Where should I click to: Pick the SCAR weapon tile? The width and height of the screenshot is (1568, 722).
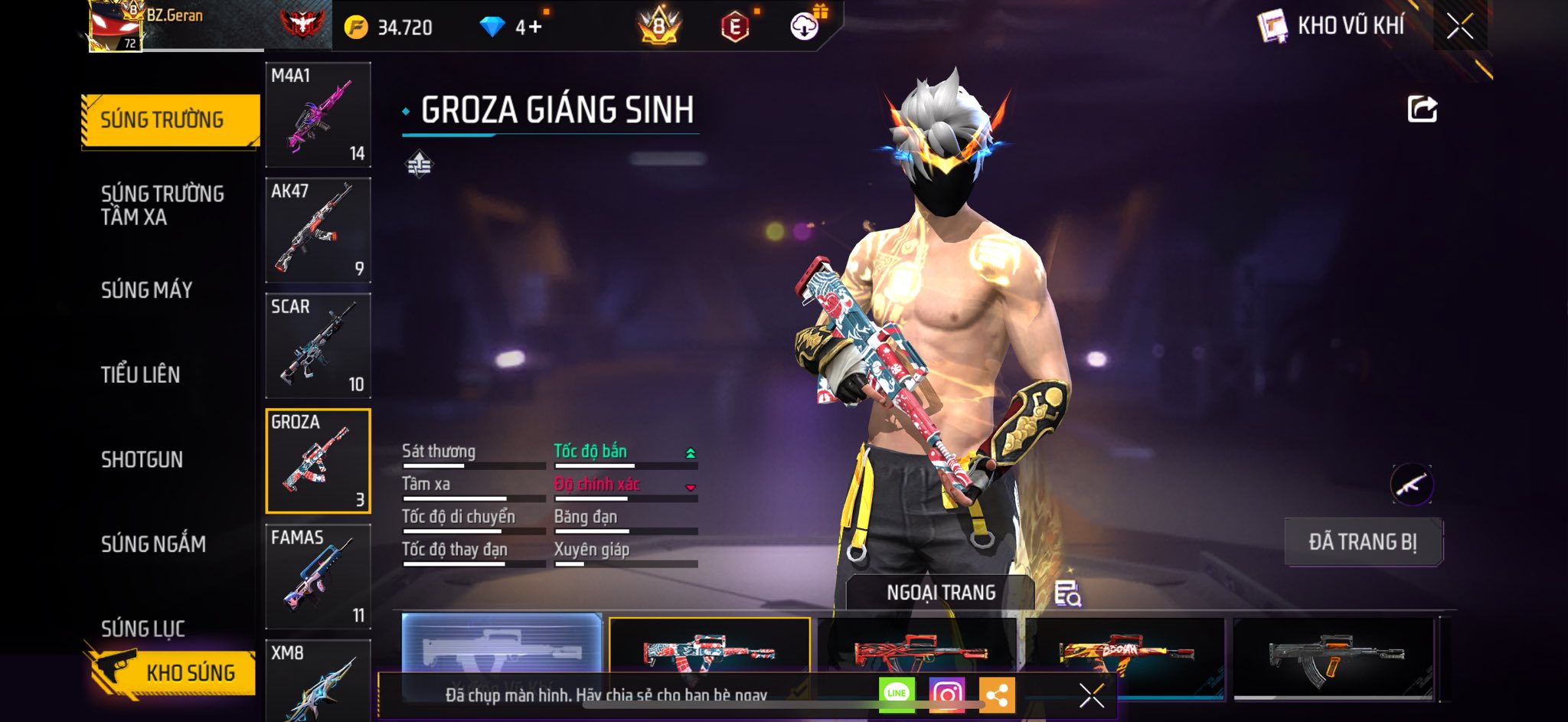(318, 345)
